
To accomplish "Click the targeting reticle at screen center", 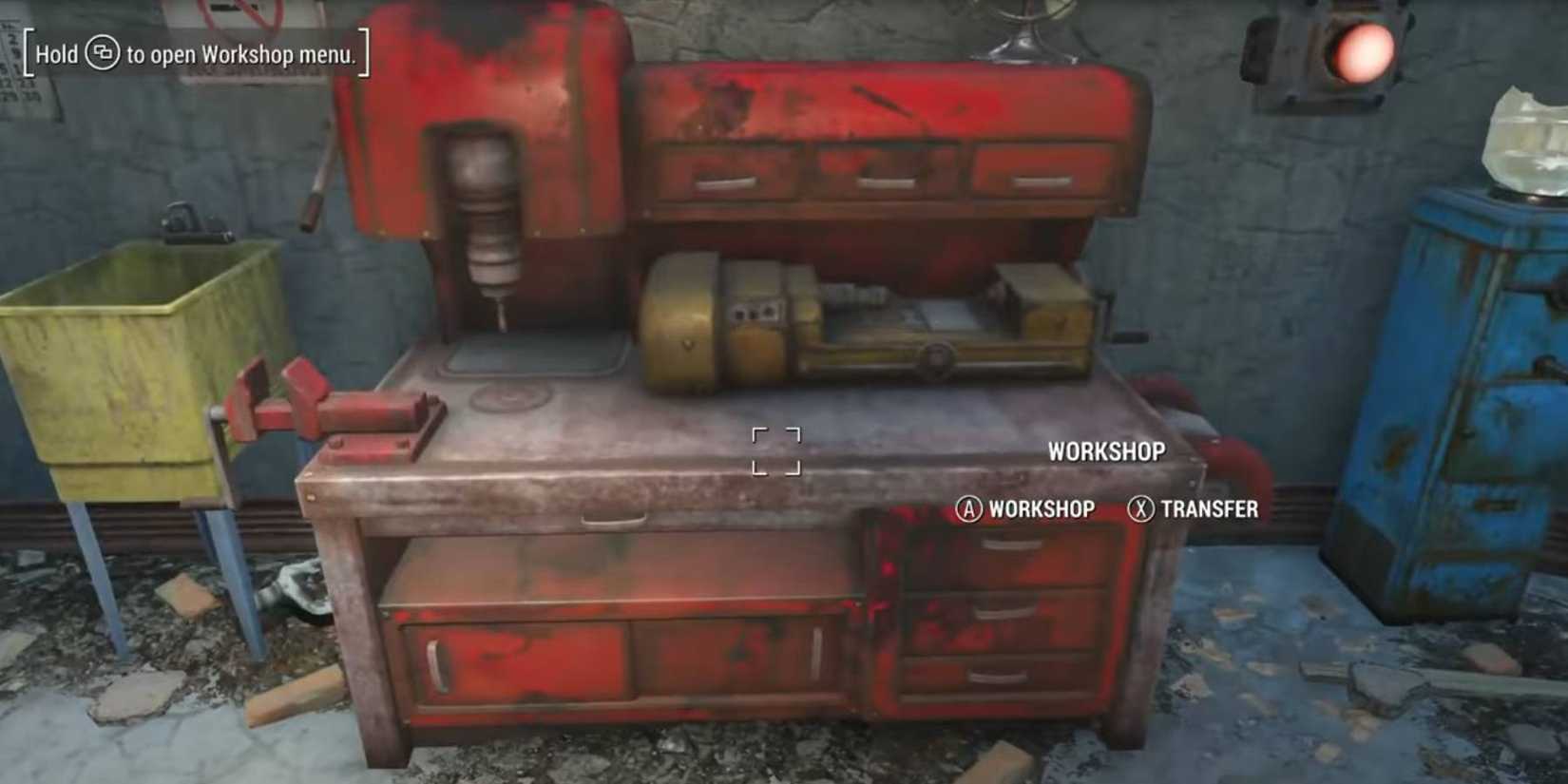I will click(x=777, y=449).
